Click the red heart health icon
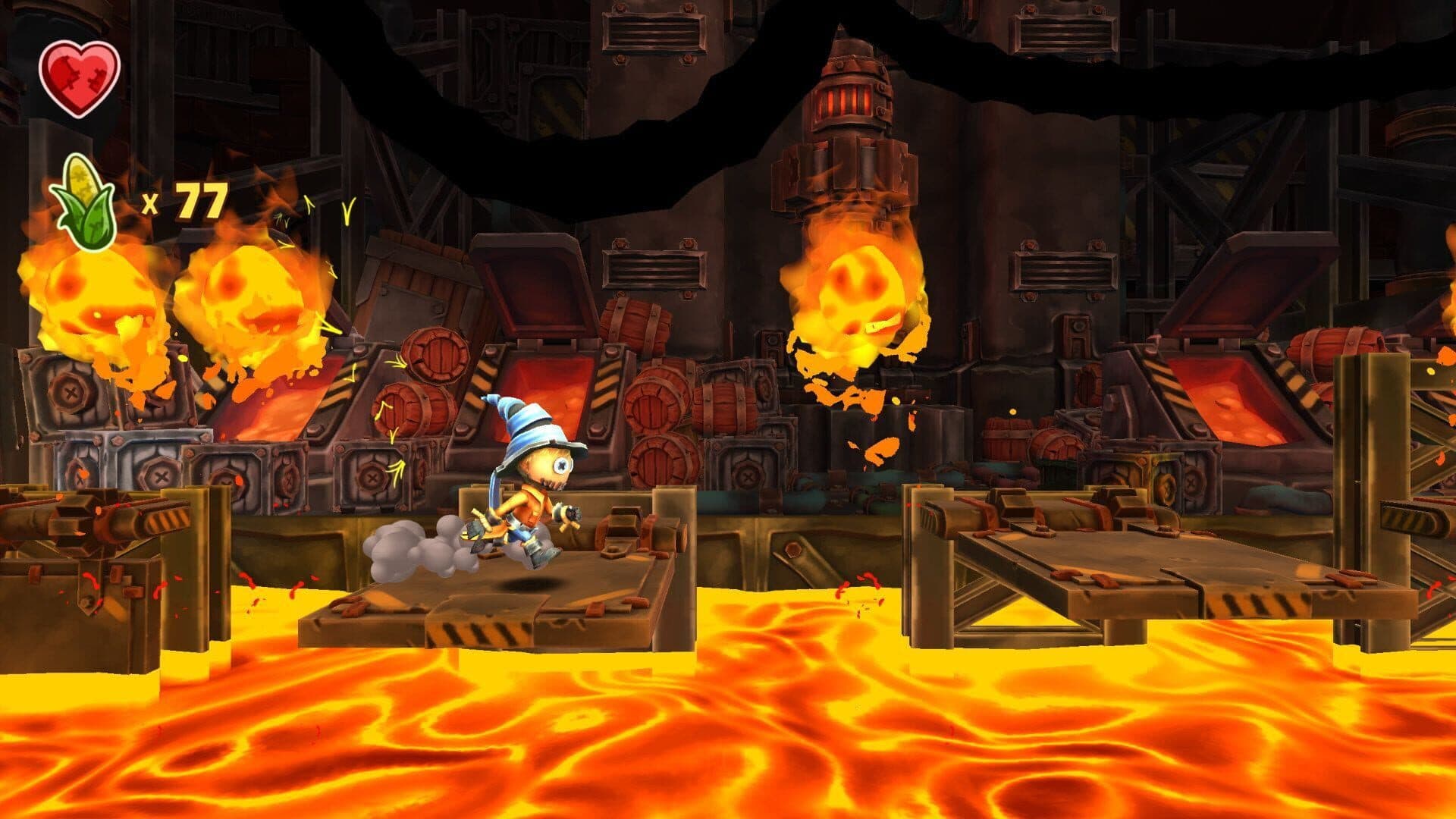1456x819 pixels. pos(80,78)
